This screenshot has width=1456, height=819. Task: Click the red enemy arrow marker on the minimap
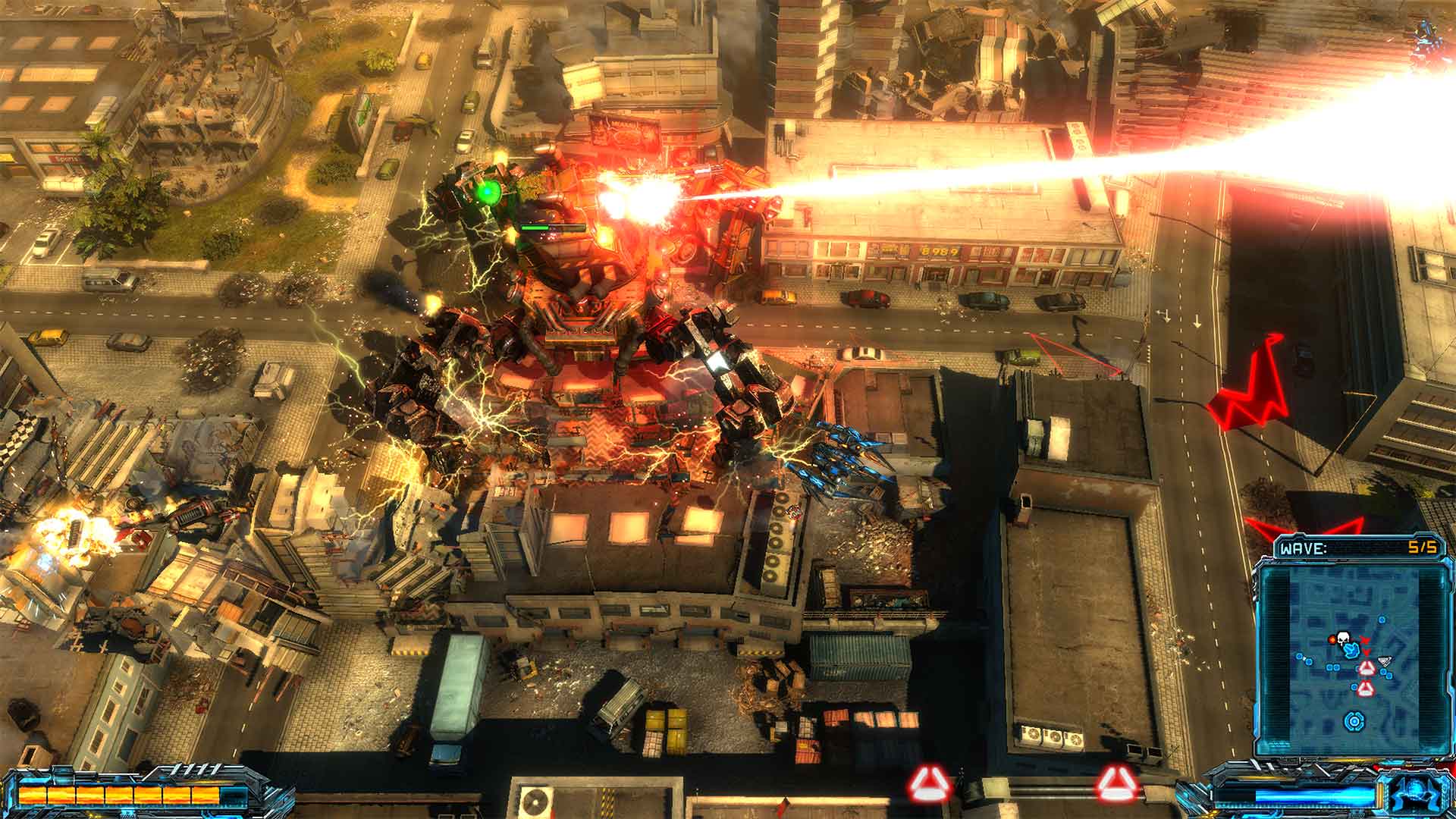click(x=1365, y=640)
